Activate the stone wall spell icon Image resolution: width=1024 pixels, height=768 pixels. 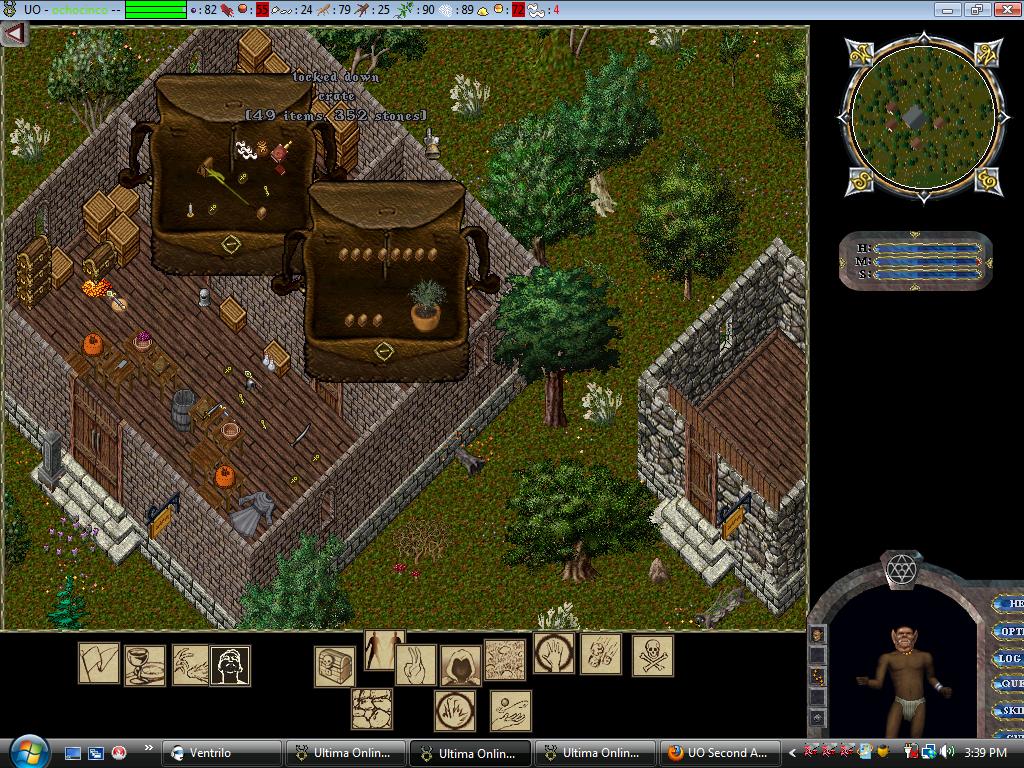pyautogui.click(x=371, y=709)
